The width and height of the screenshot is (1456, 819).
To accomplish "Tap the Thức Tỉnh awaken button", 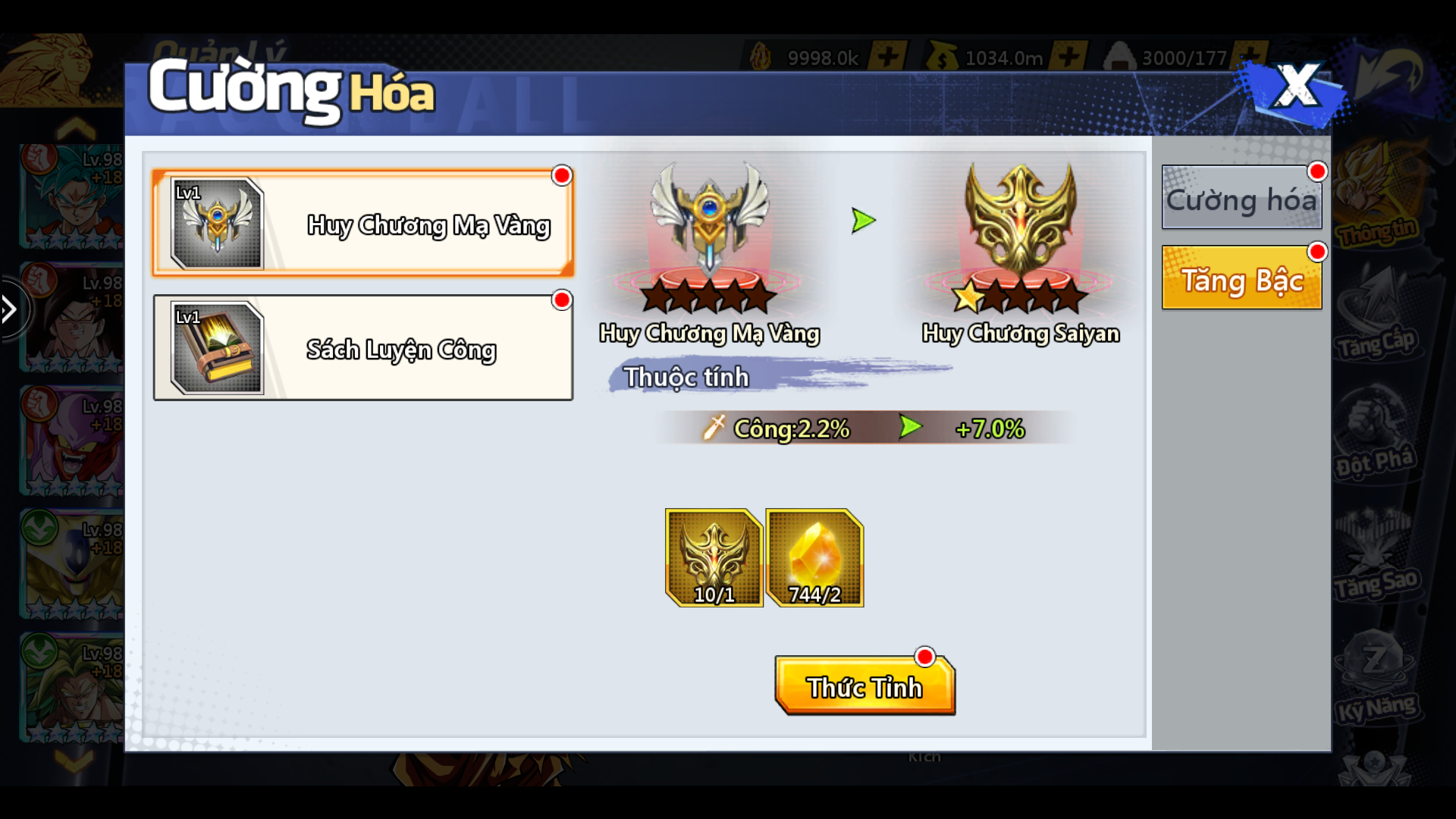I will coord(864,686).
